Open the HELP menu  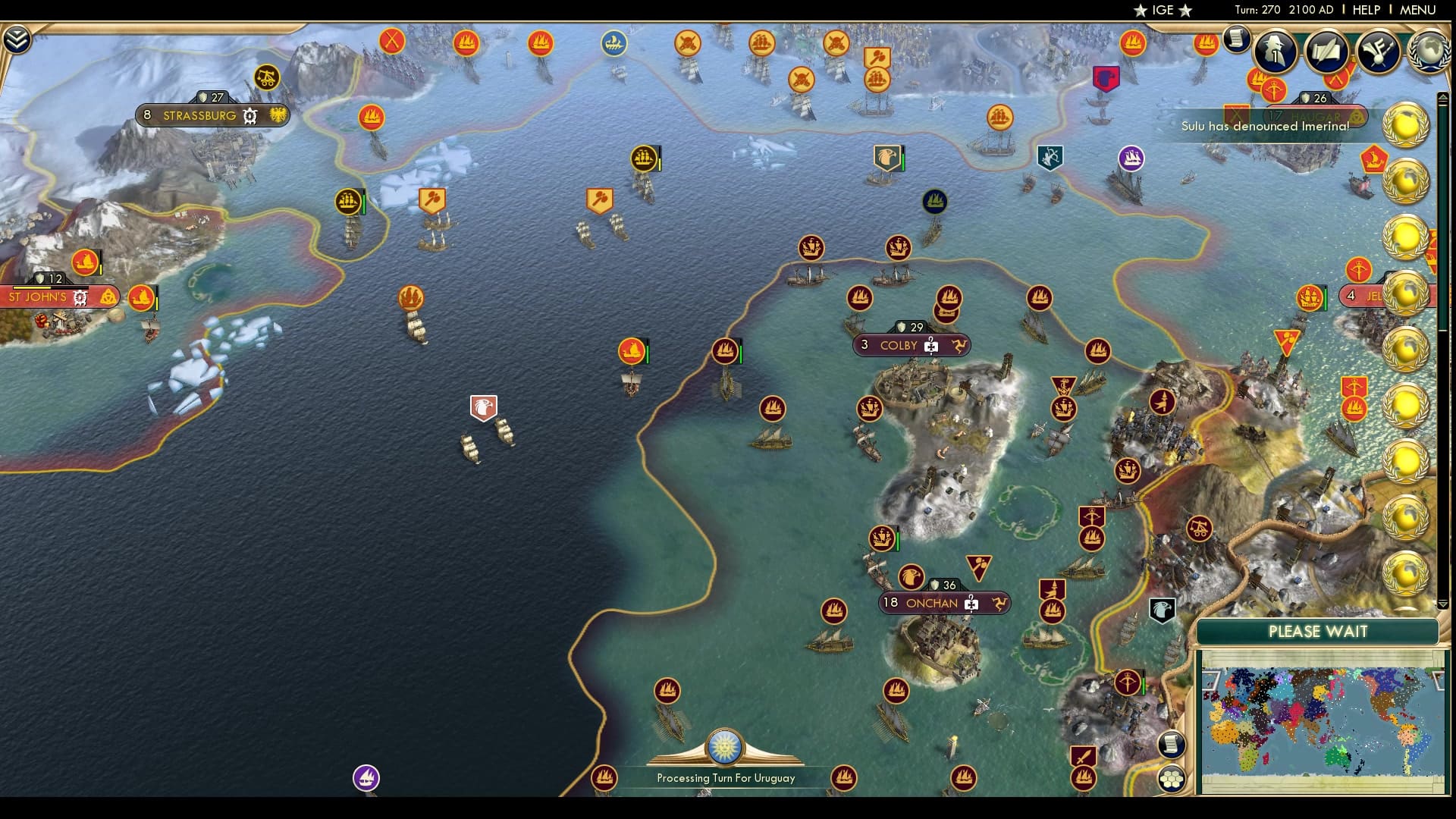pos(1365,11)
